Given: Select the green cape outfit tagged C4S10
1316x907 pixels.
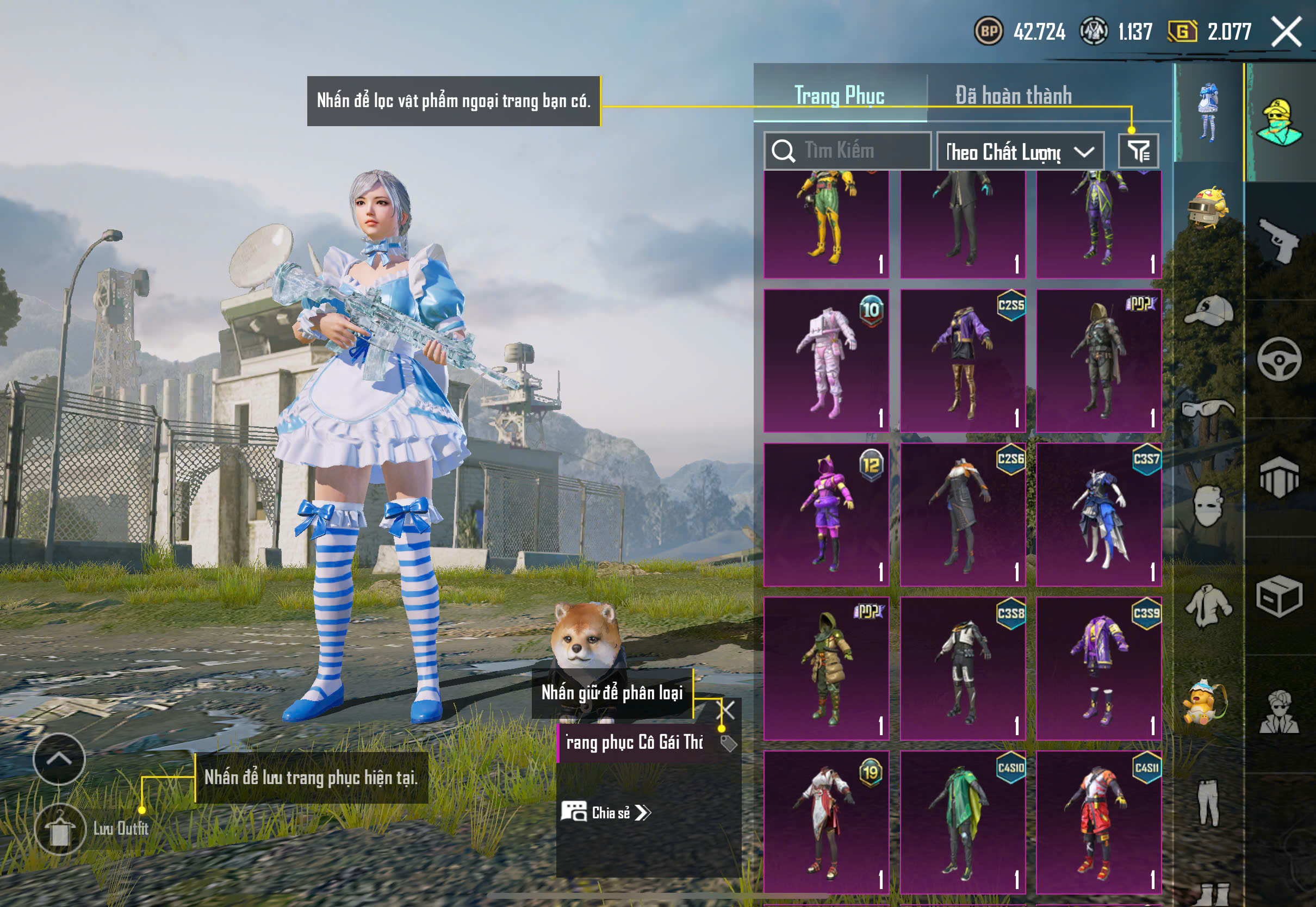Looking at the screenshot, I should pyautogui.click(x=963, y=822).
